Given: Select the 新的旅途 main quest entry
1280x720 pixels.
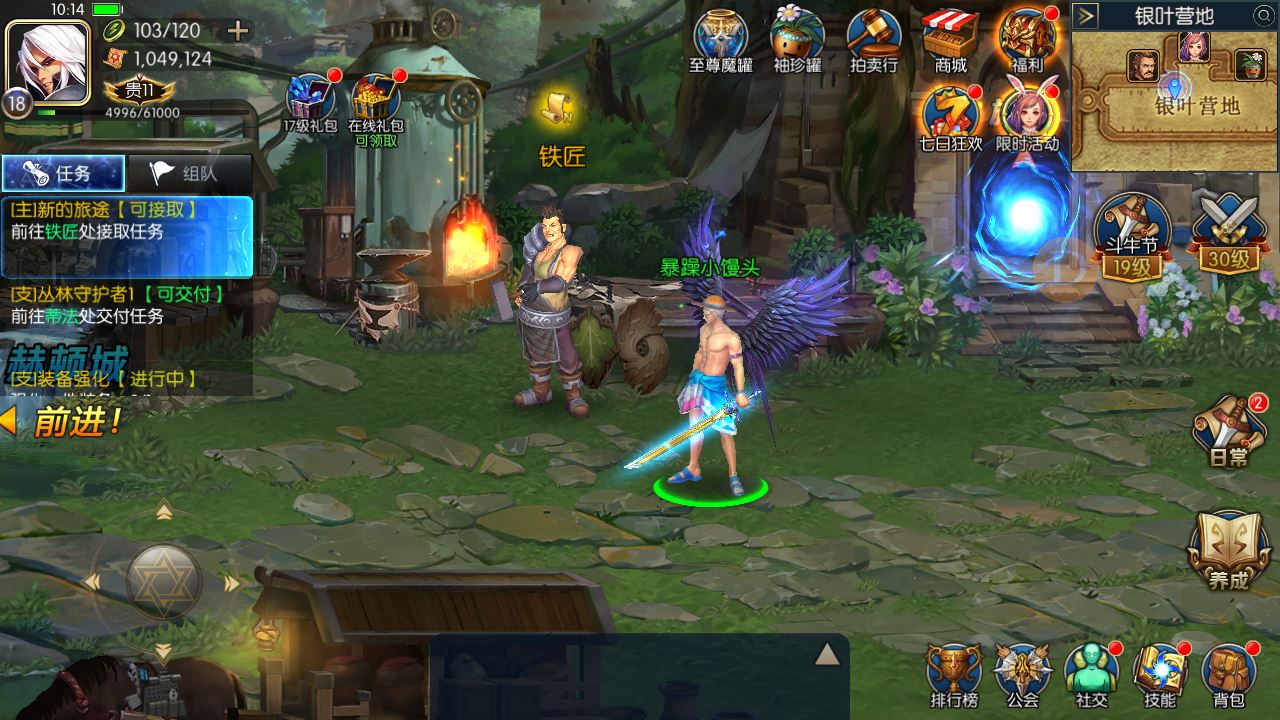Looking at the screenshot, I should (x=126, y=222).
